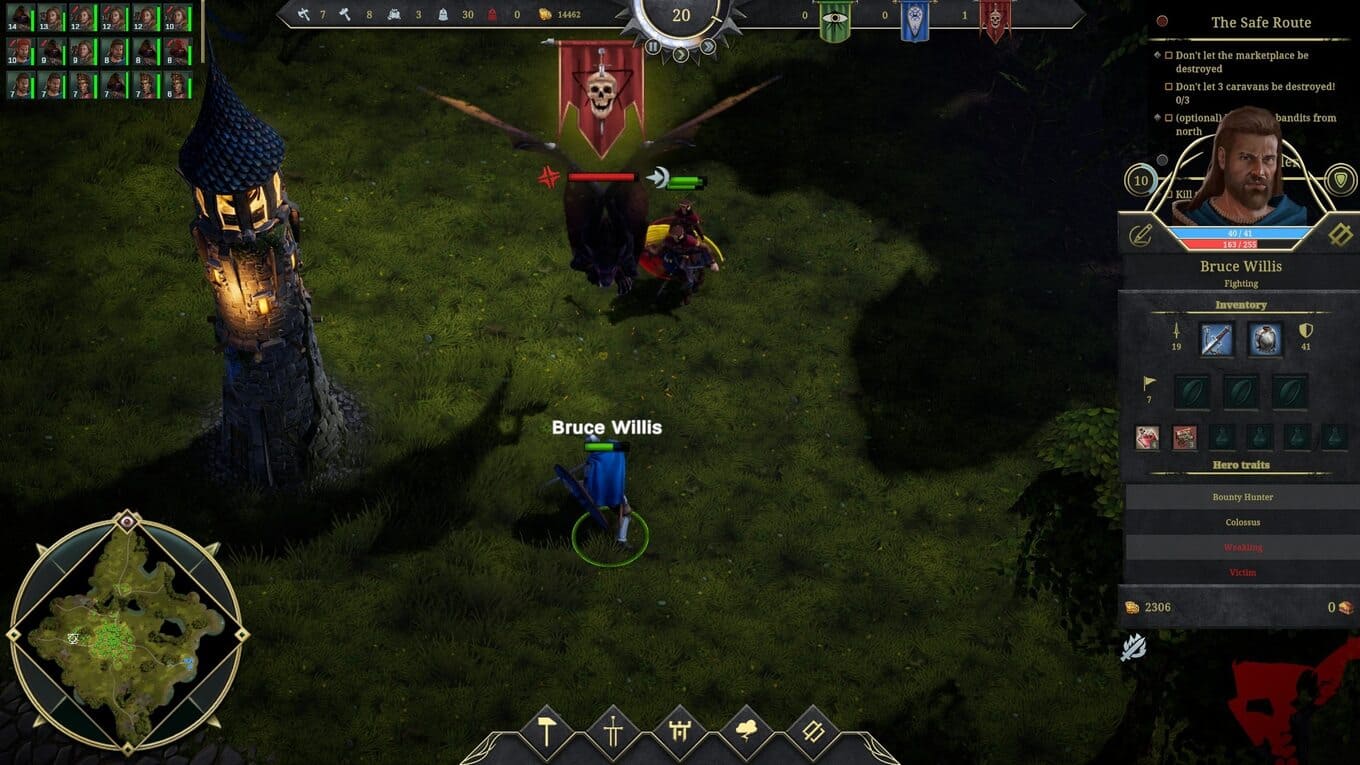
Task: Click the Colossus hero trait
Action: pyautogui.click(x=1241, y=522)
